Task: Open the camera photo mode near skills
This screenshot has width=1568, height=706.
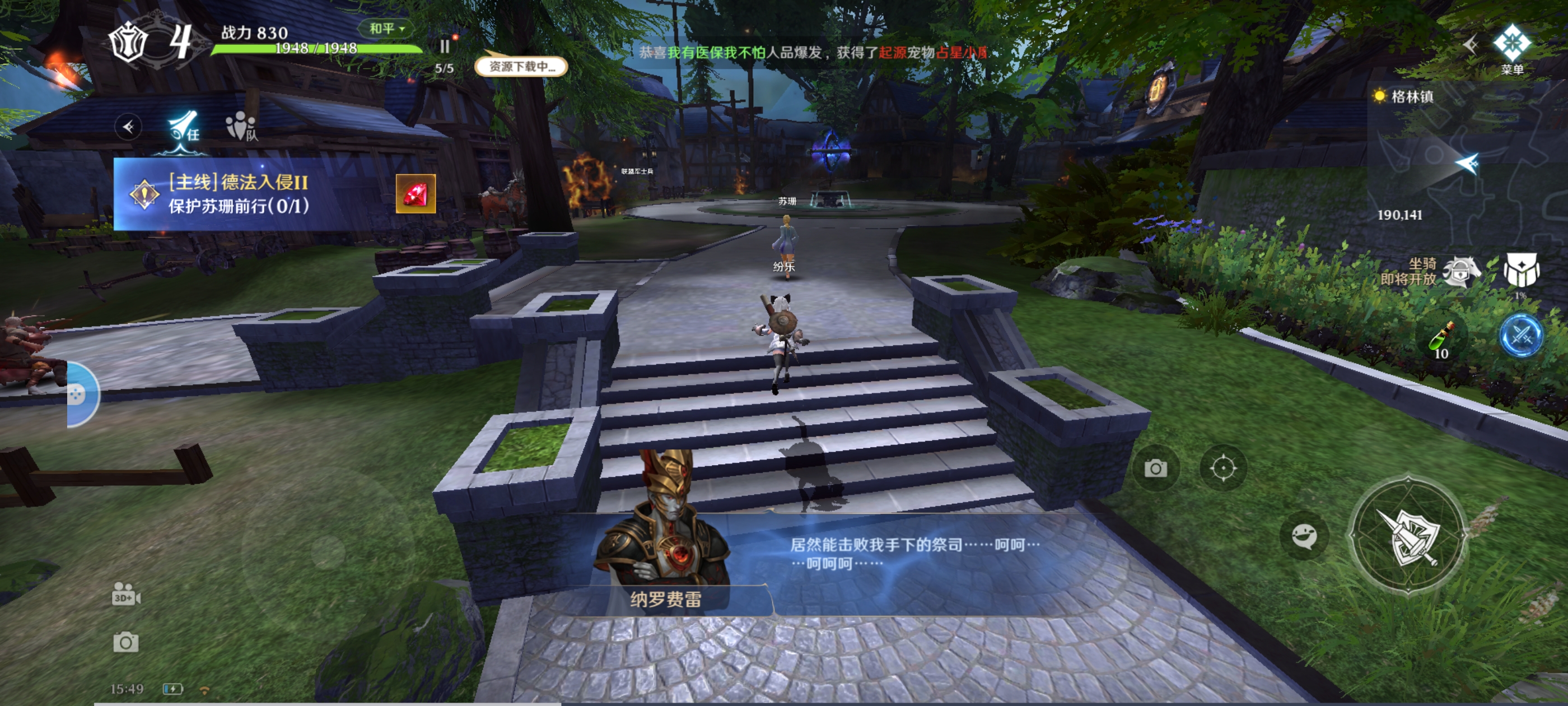Action: click(1155, 468)
